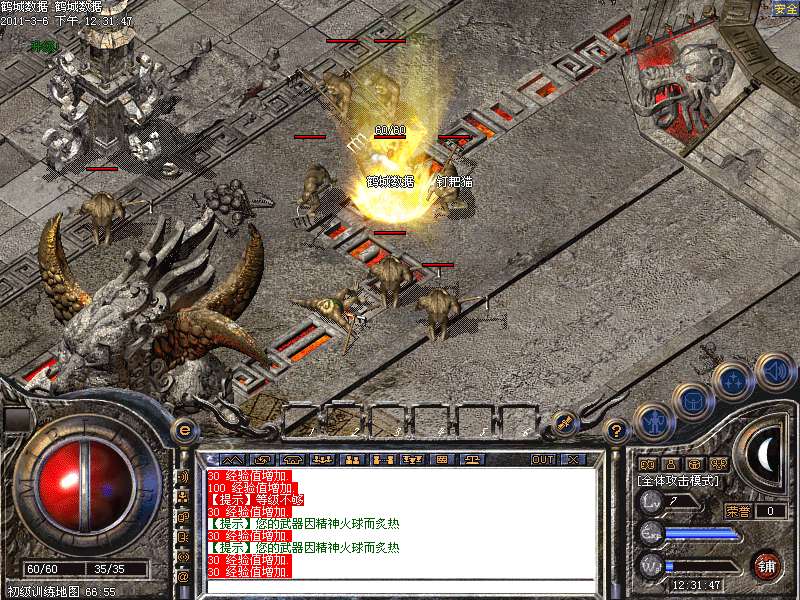Close chat panel with the X button
The image size is (800, 600).
573,459
